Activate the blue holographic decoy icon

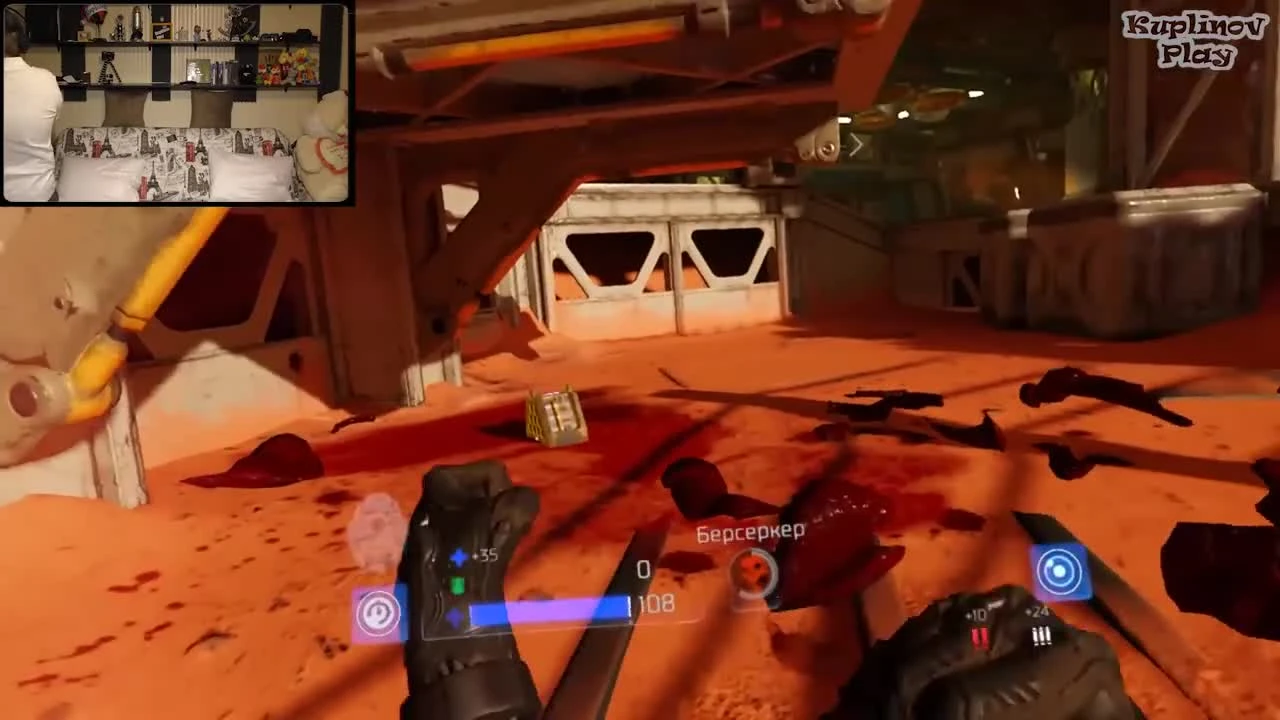point(1062,570)
